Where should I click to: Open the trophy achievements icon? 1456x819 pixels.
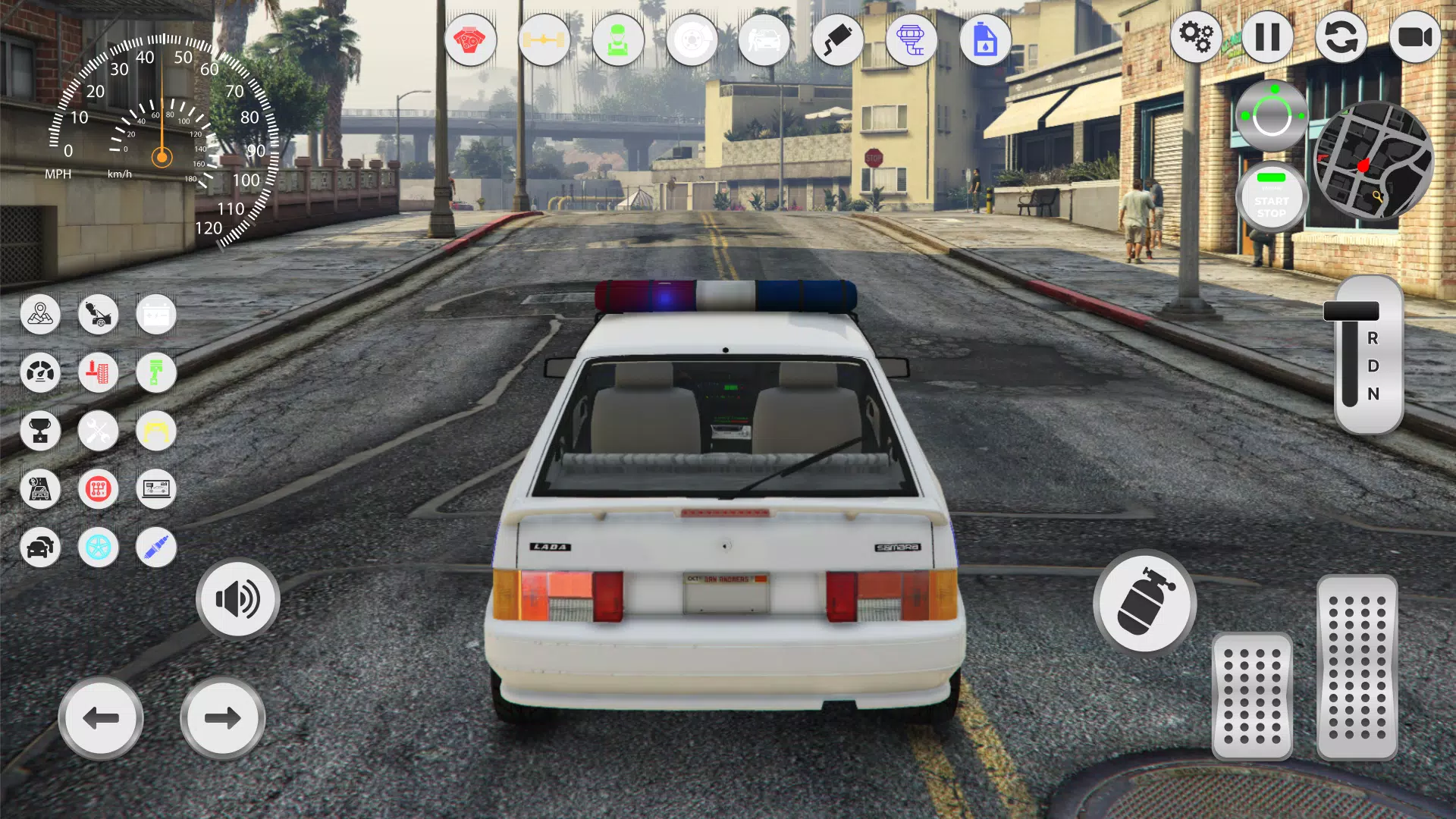41,431
